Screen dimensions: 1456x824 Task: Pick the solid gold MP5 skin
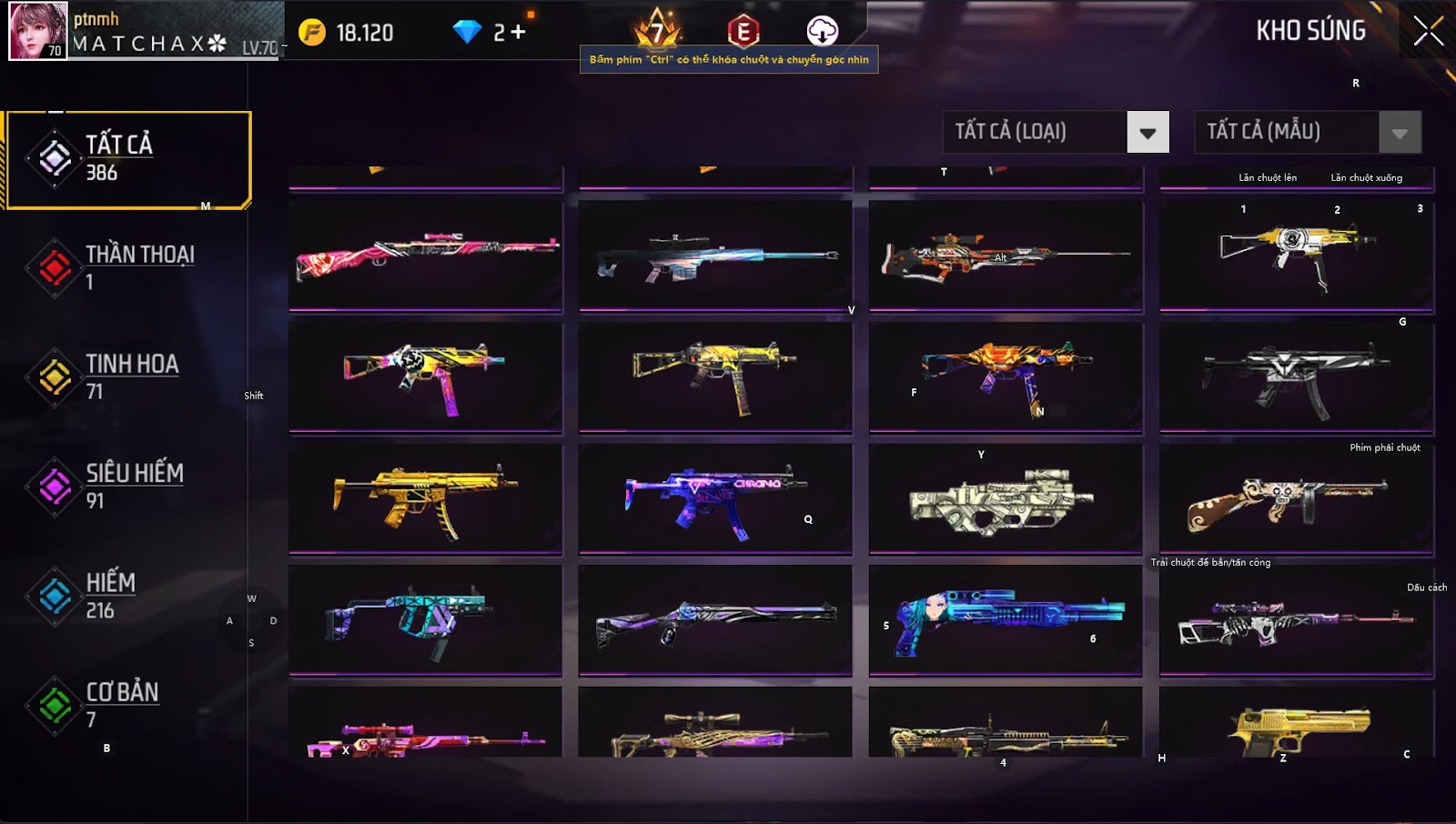click(426, 497)
